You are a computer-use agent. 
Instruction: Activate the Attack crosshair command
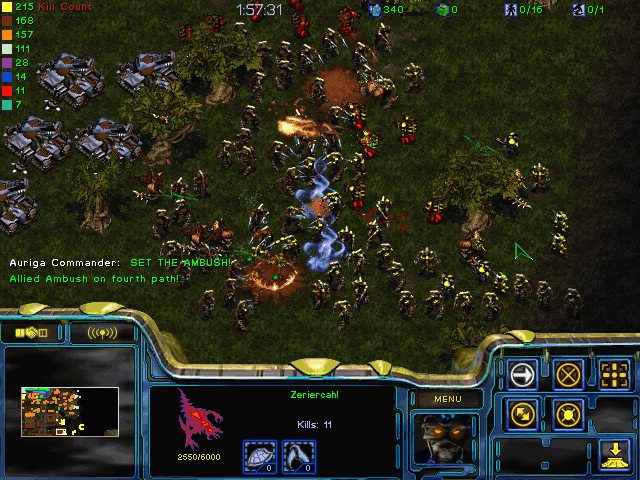pos(615,375)
